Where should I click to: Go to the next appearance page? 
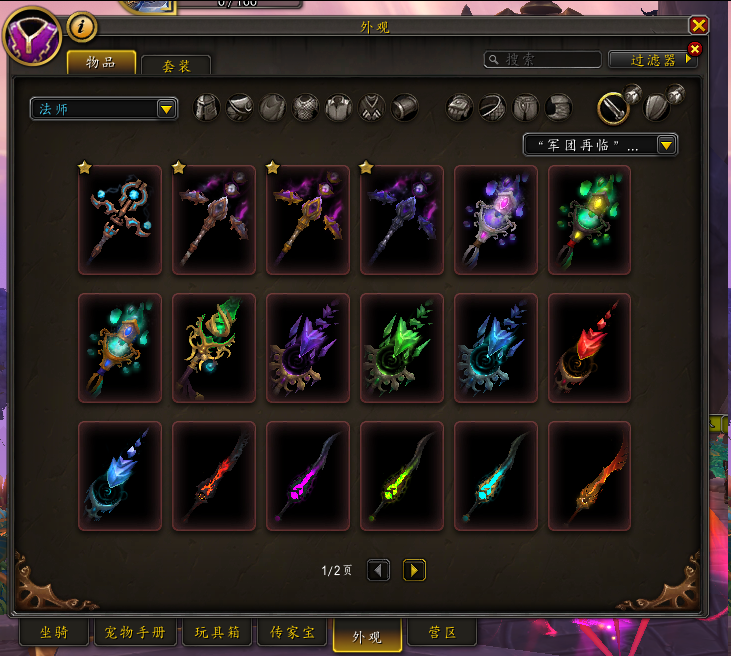414,570
